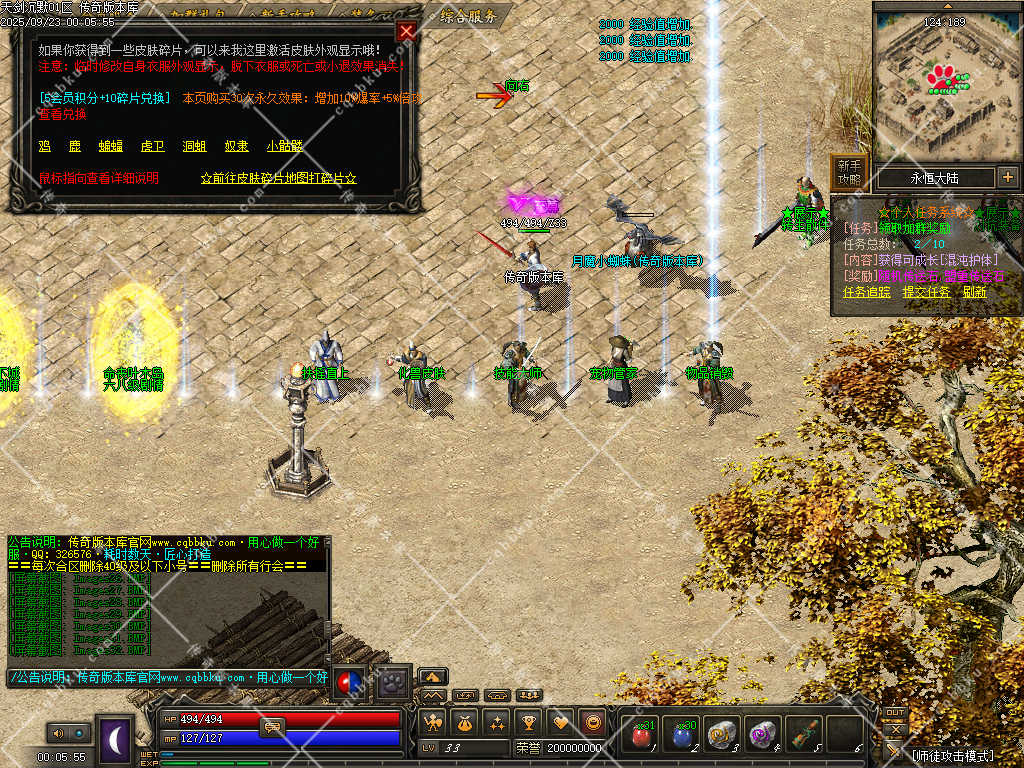1024x768 pixels.
Task: Refresh the quest with 刷新
Action: coord(975,292)
